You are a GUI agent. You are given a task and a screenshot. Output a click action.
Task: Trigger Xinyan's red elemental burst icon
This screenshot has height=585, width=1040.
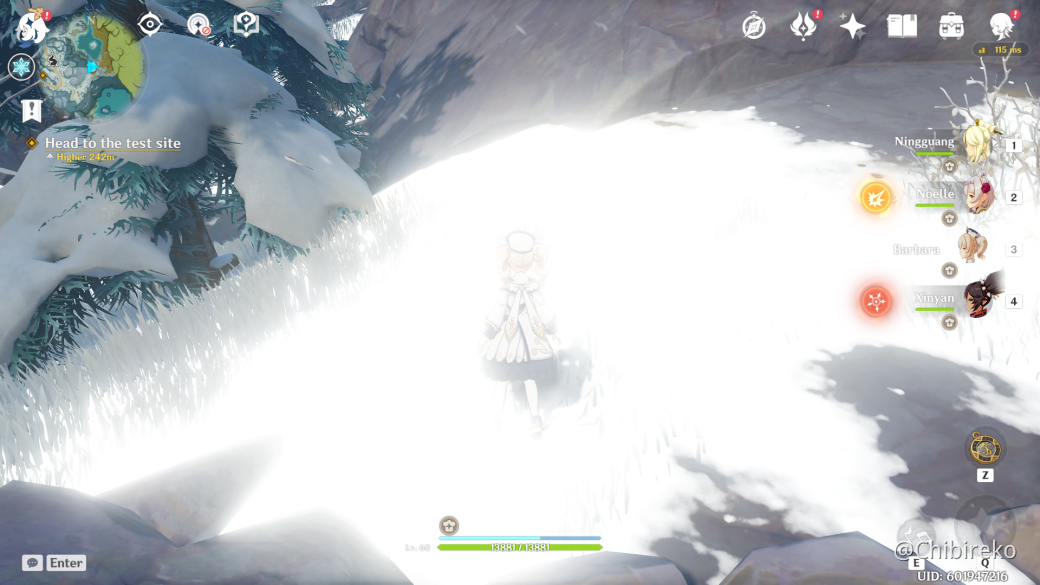pos(876,301)
